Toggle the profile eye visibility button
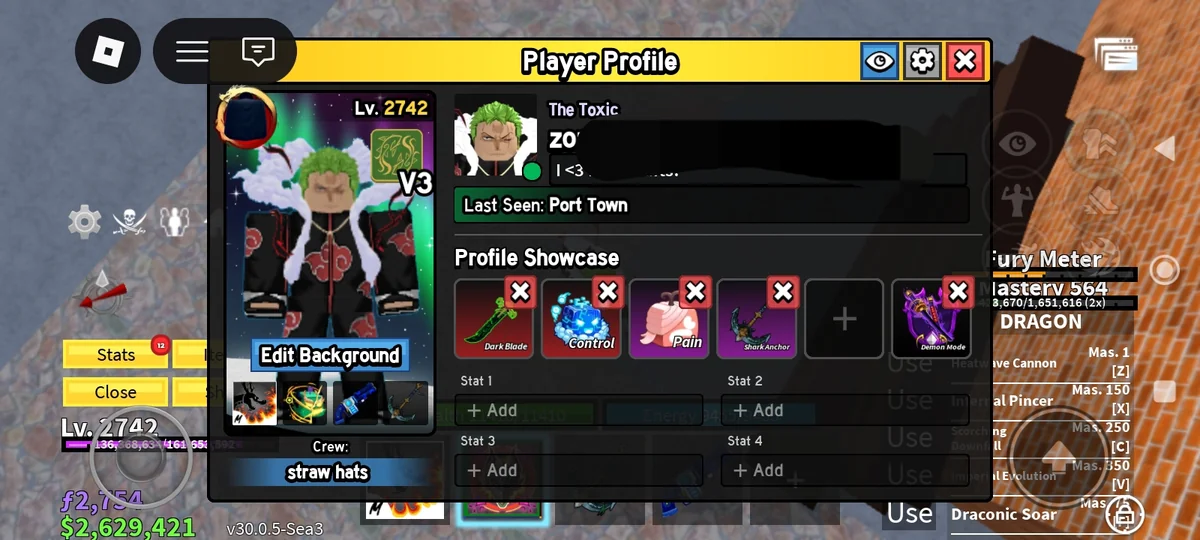The width and height of the screenshot is (1200, 540). [x=880, y=62]
